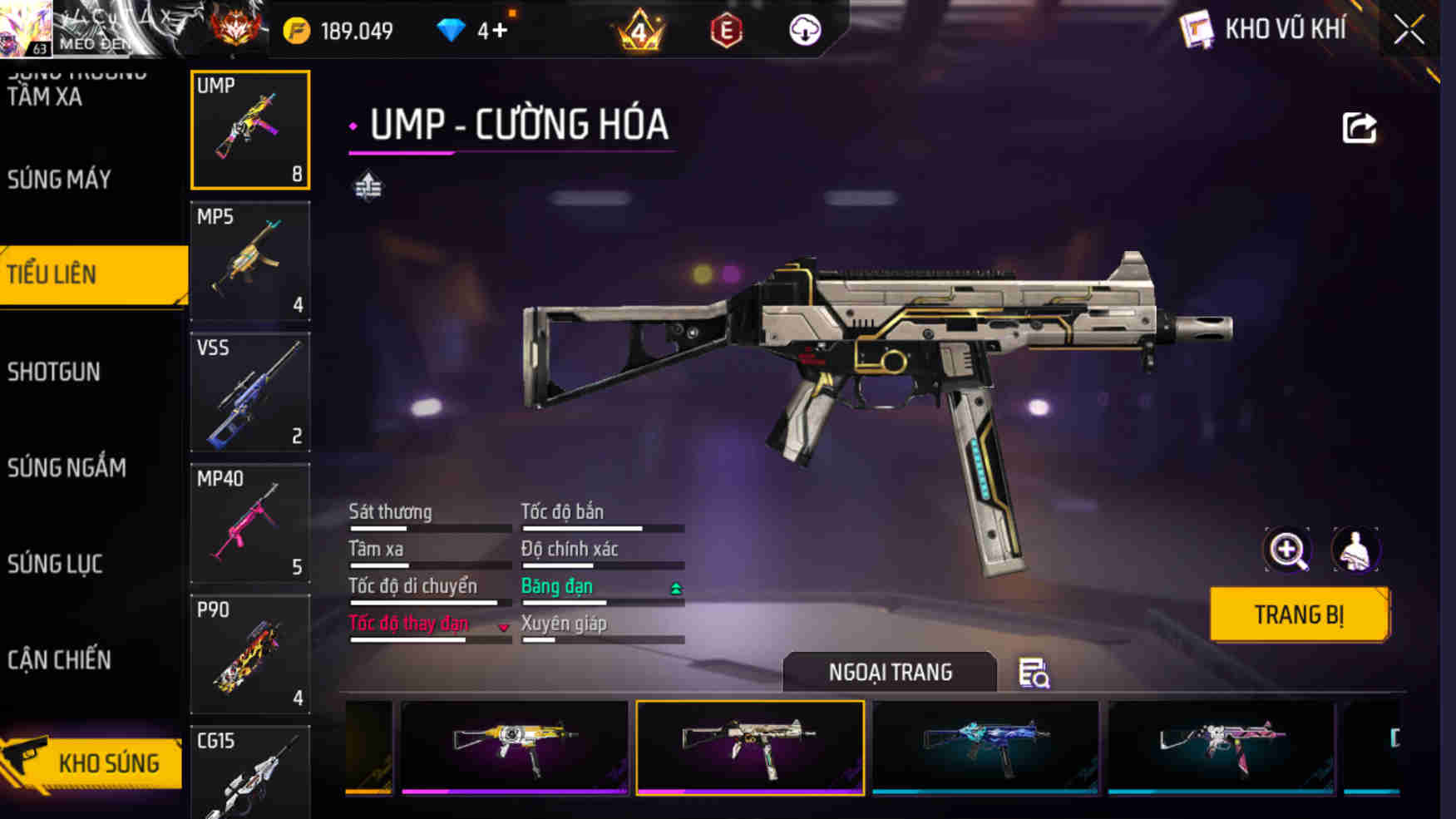1456x819 pixels.
Task: Click the share icon
Action: (x=1360, y=128)
